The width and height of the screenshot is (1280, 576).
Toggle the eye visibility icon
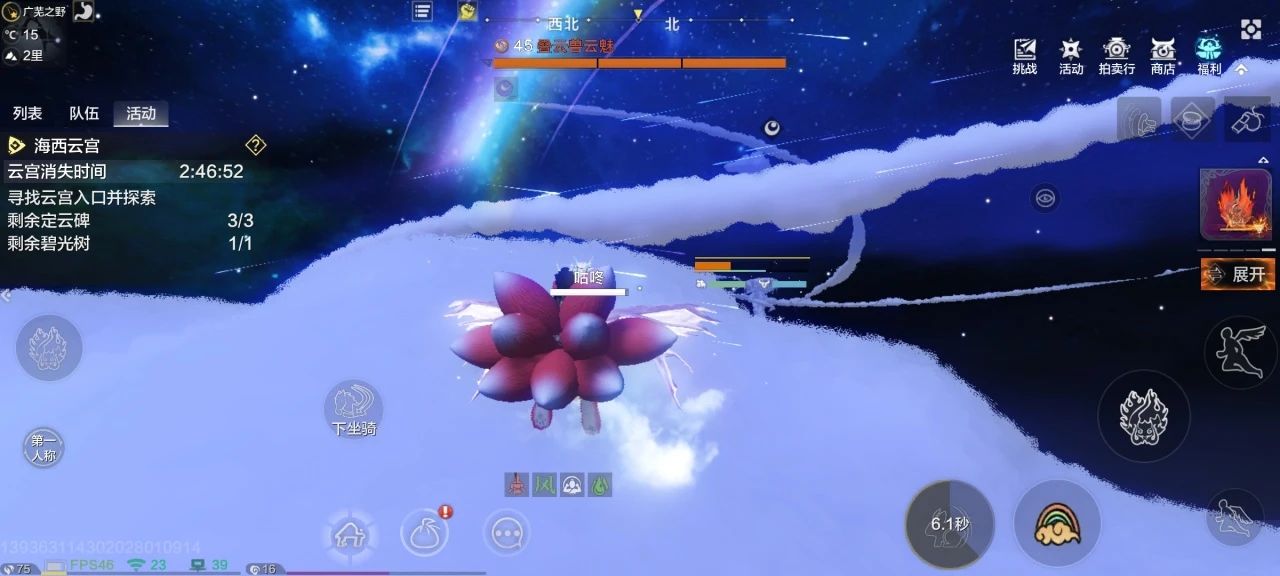(1045, 197)
